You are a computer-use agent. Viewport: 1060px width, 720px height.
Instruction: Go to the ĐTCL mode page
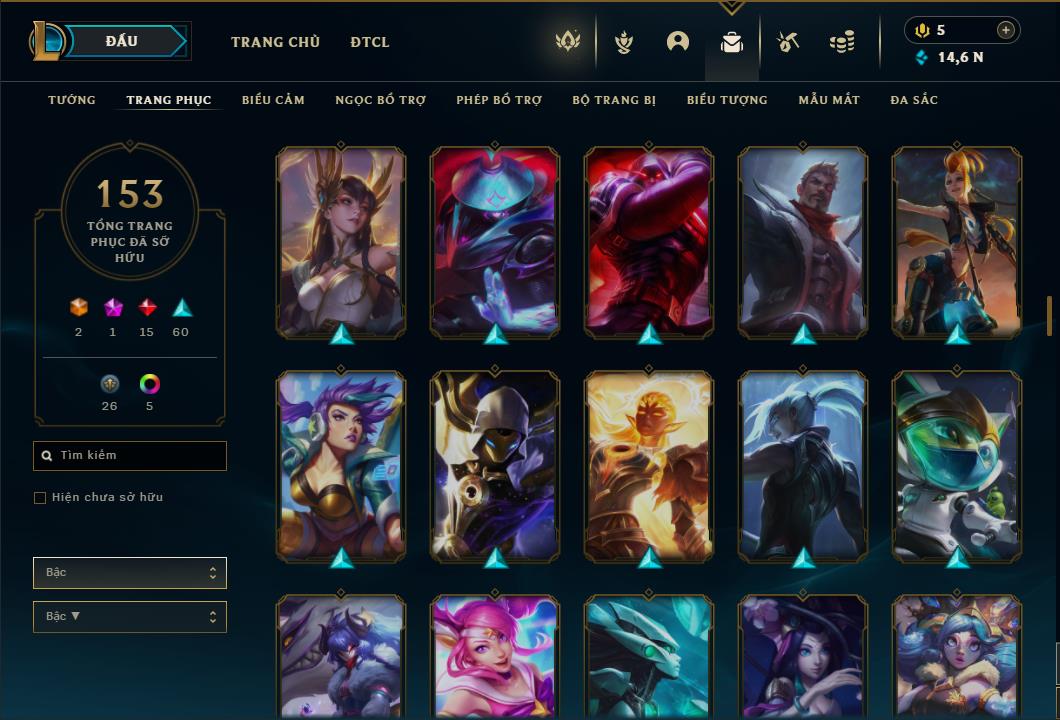pos(370,42)
